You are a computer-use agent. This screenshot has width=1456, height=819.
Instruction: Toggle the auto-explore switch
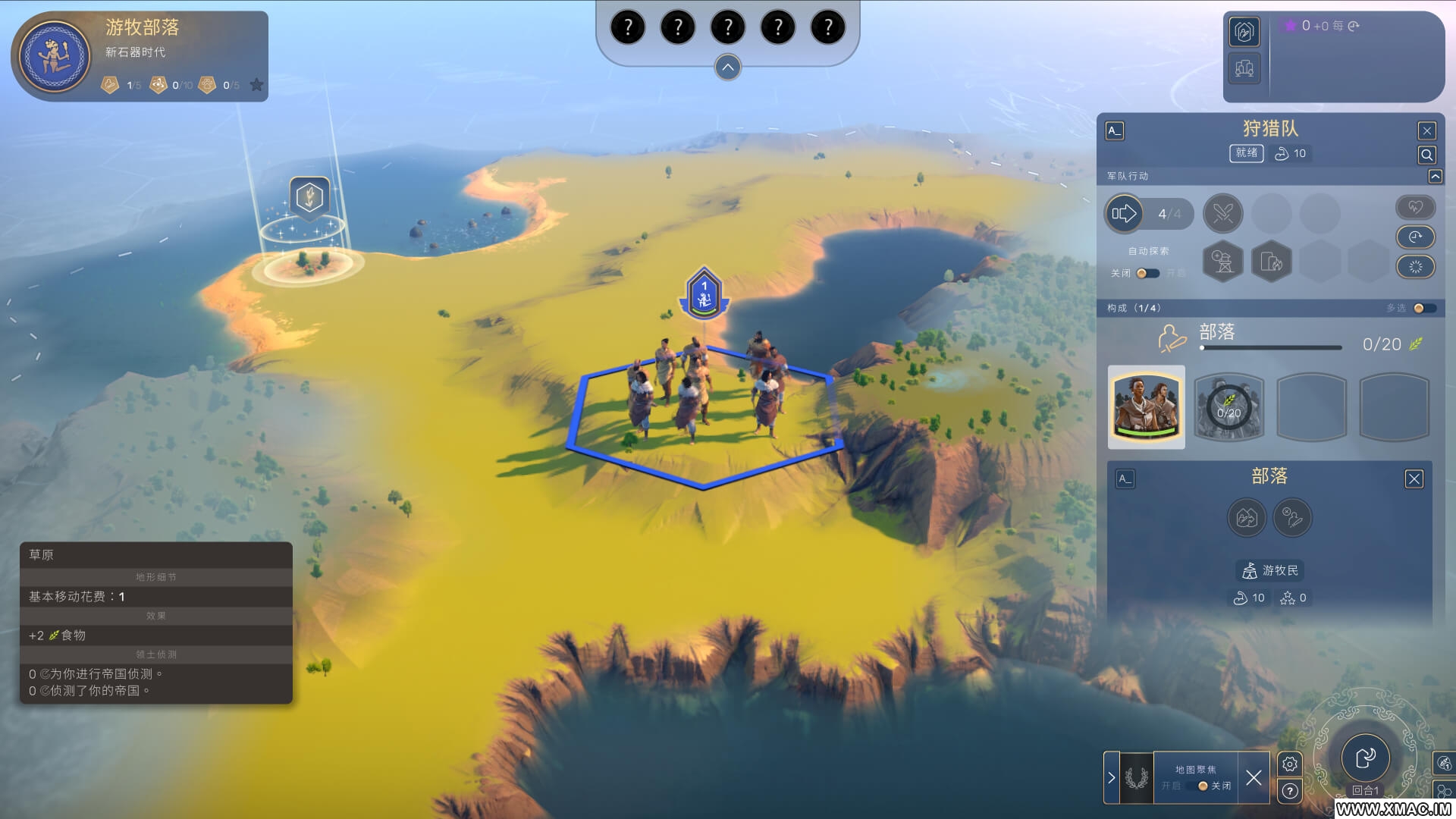tap(1147, 273)
